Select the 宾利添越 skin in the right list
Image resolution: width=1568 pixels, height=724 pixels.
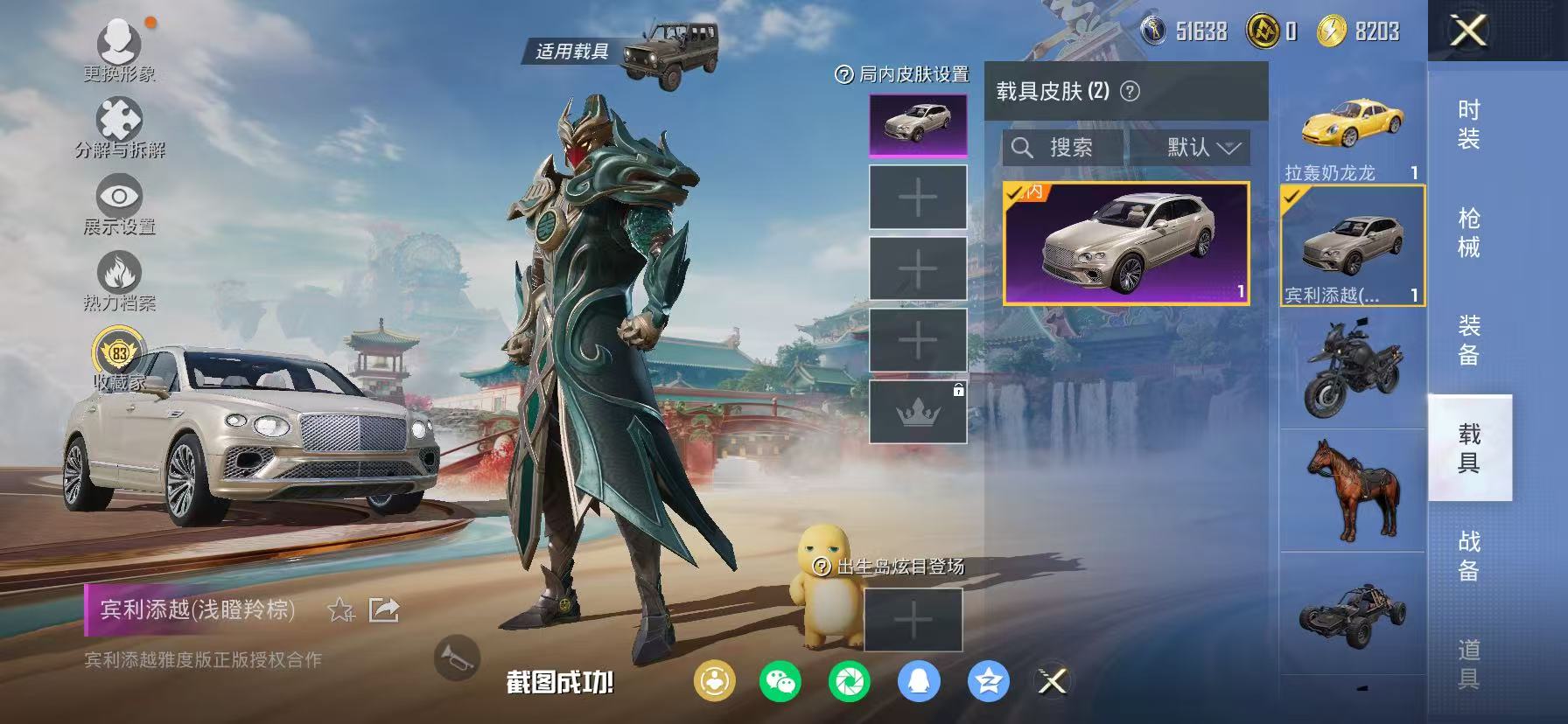1353,245
